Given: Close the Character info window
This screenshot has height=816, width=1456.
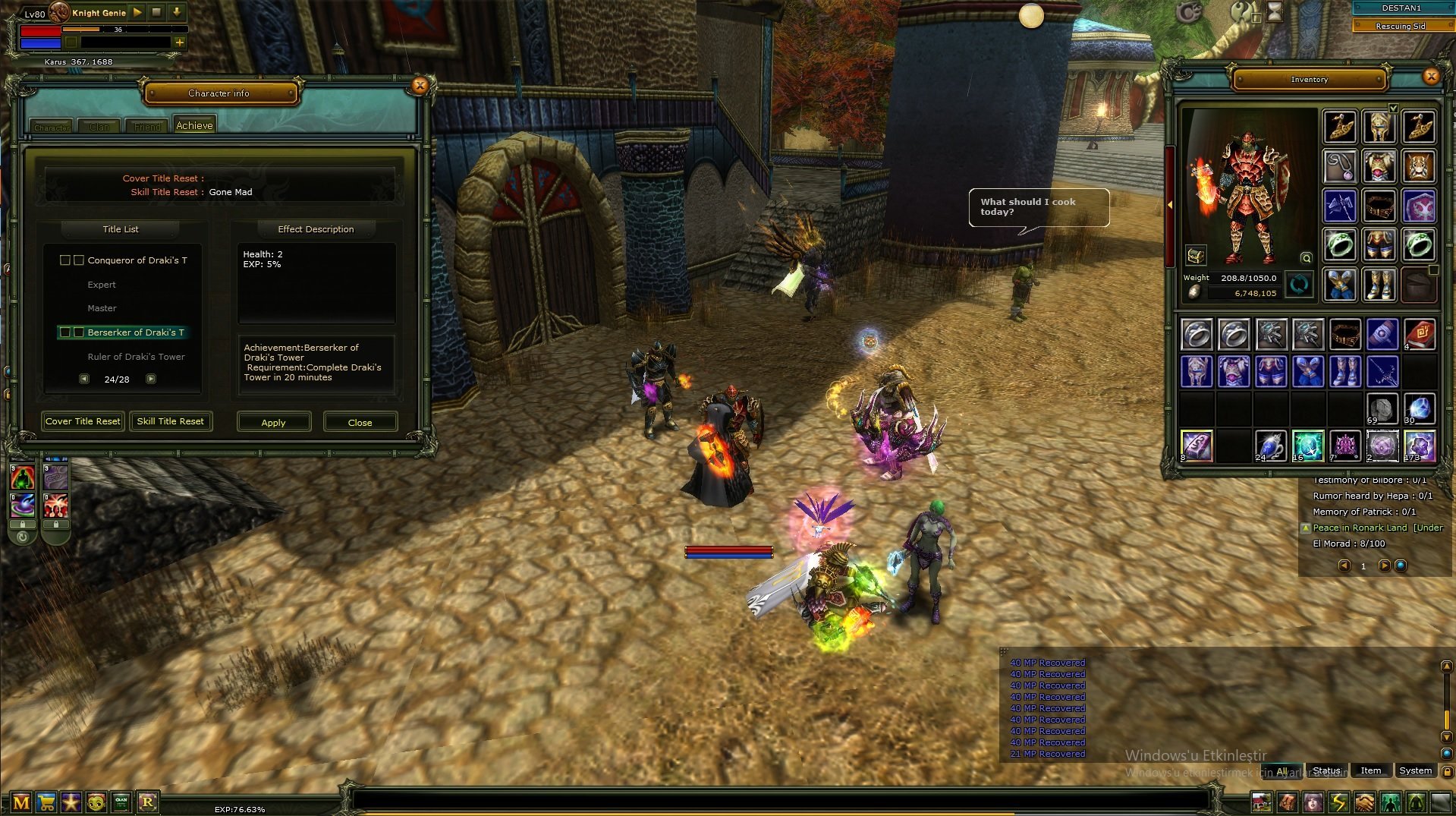Looking at the screenshot, I should click(x=420, y=86).
